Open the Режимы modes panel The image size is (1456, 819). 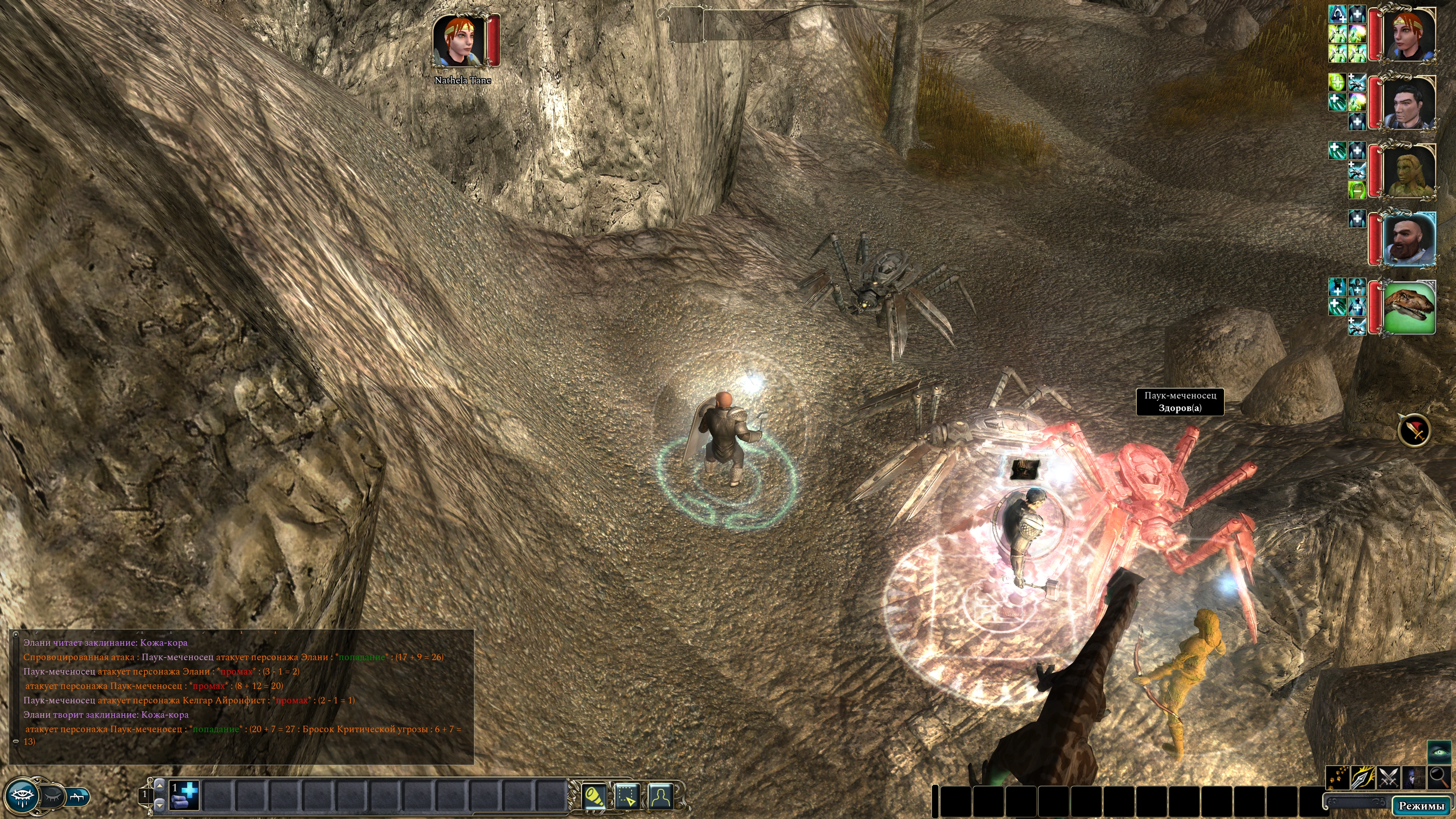[x=1421, y=805]
